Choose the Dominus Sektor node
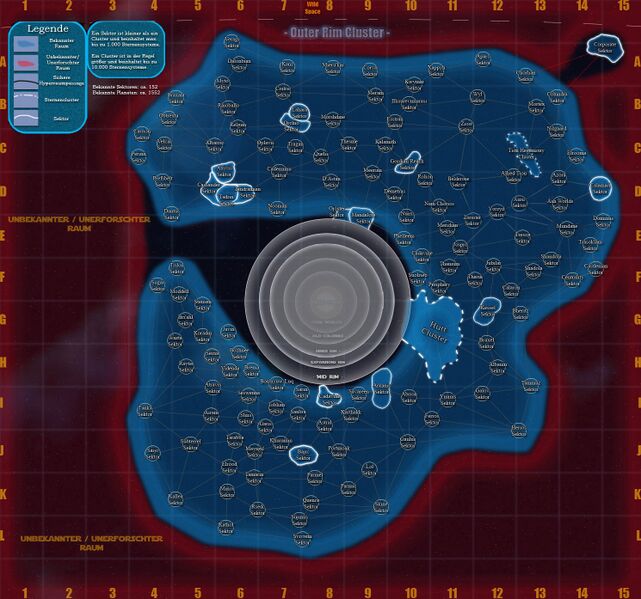Image resolution: width=641 pixels, height=599 pixels. 602,220
